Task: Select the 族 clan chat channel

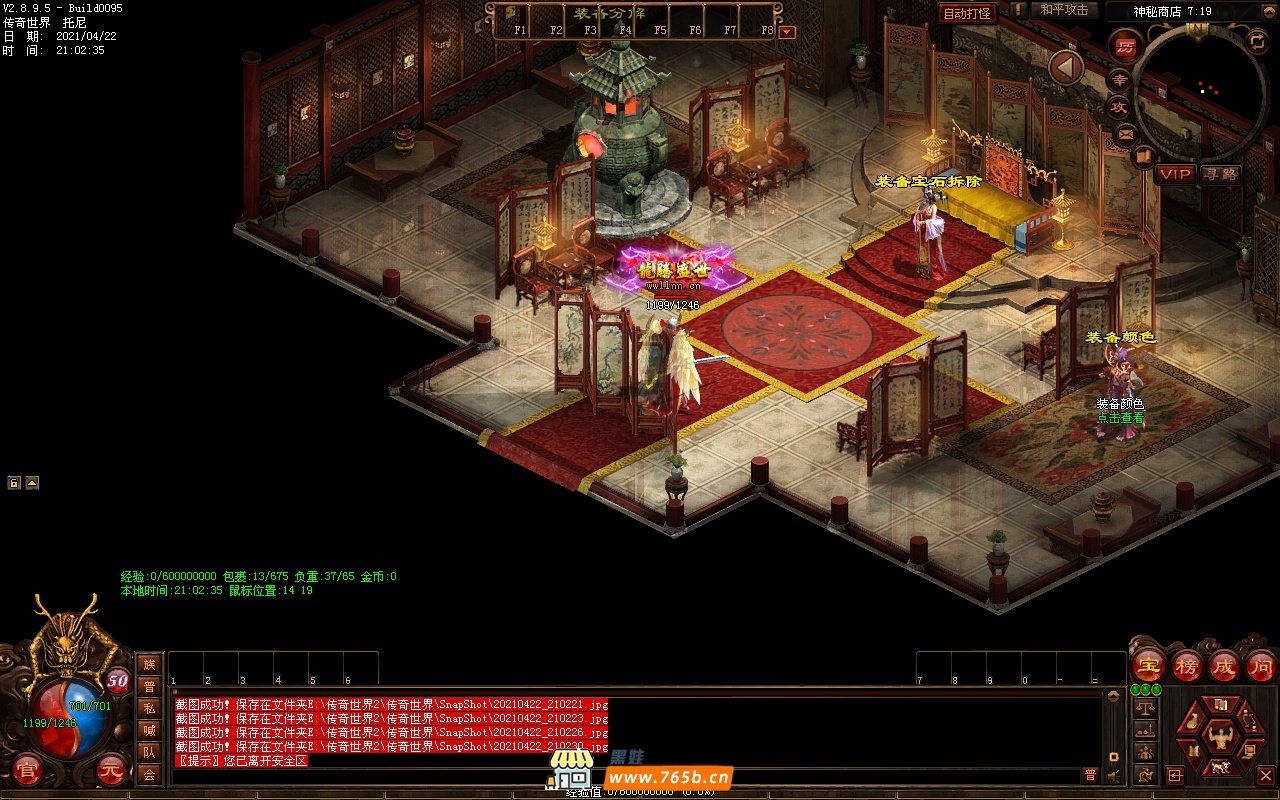Action: tap(149, 664)
